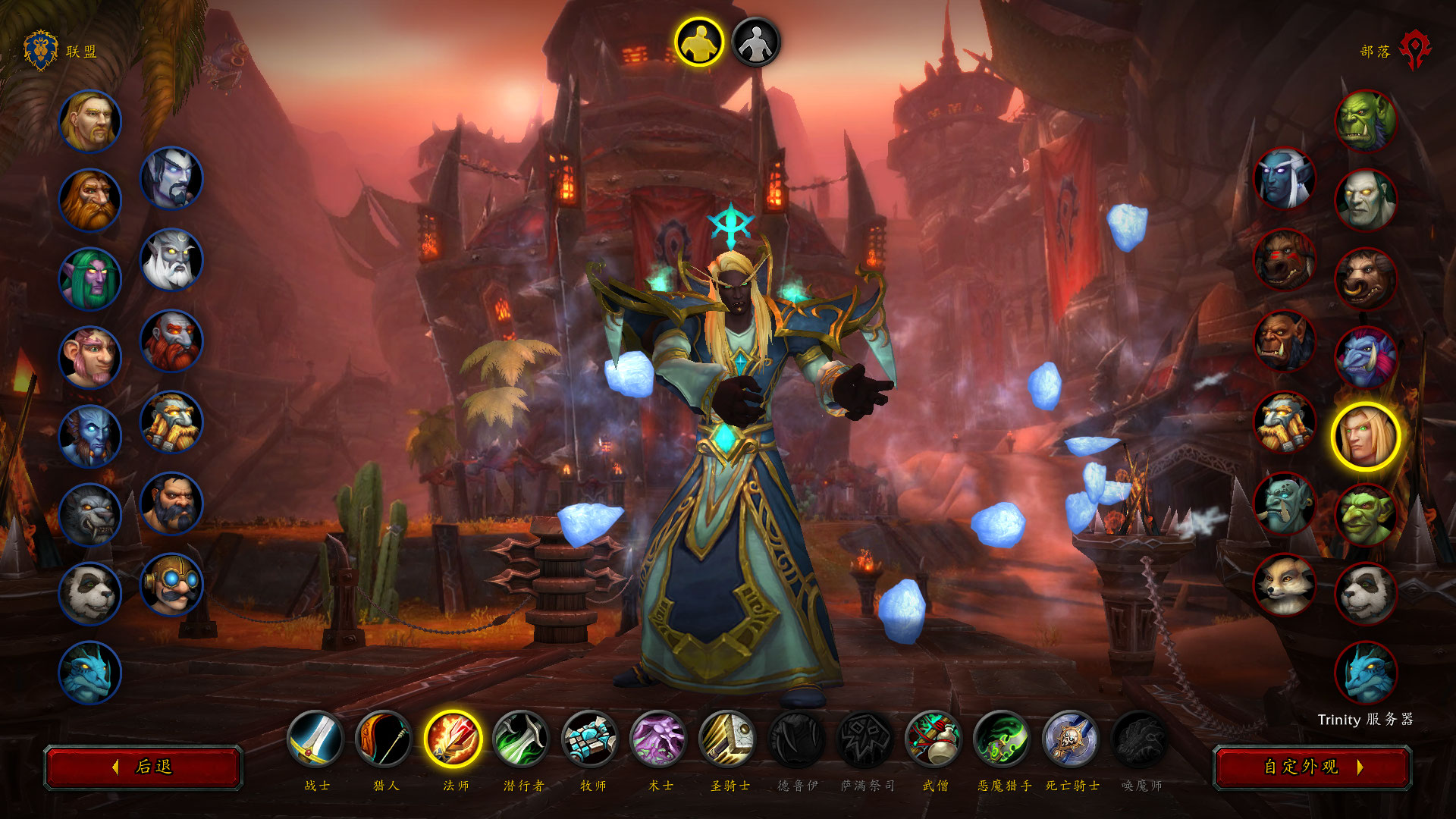Image resolution: width=1456 pixels, height=819 pixels.
Task: Choose the 恶魔猎手 demon hunter class
Action: (x=1003, y=739)
